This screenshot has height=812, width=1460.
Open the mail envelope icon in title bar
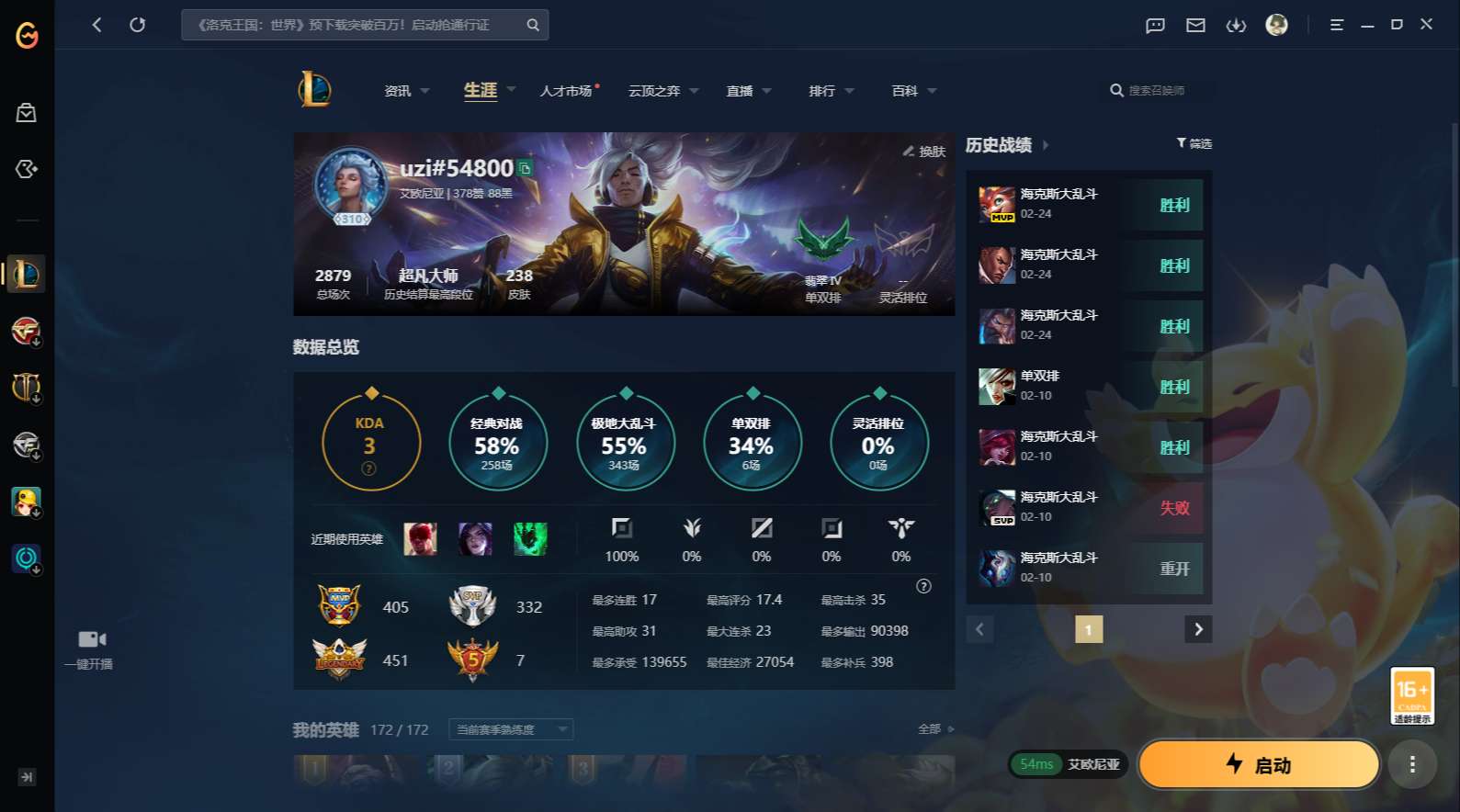(1195, 25)
